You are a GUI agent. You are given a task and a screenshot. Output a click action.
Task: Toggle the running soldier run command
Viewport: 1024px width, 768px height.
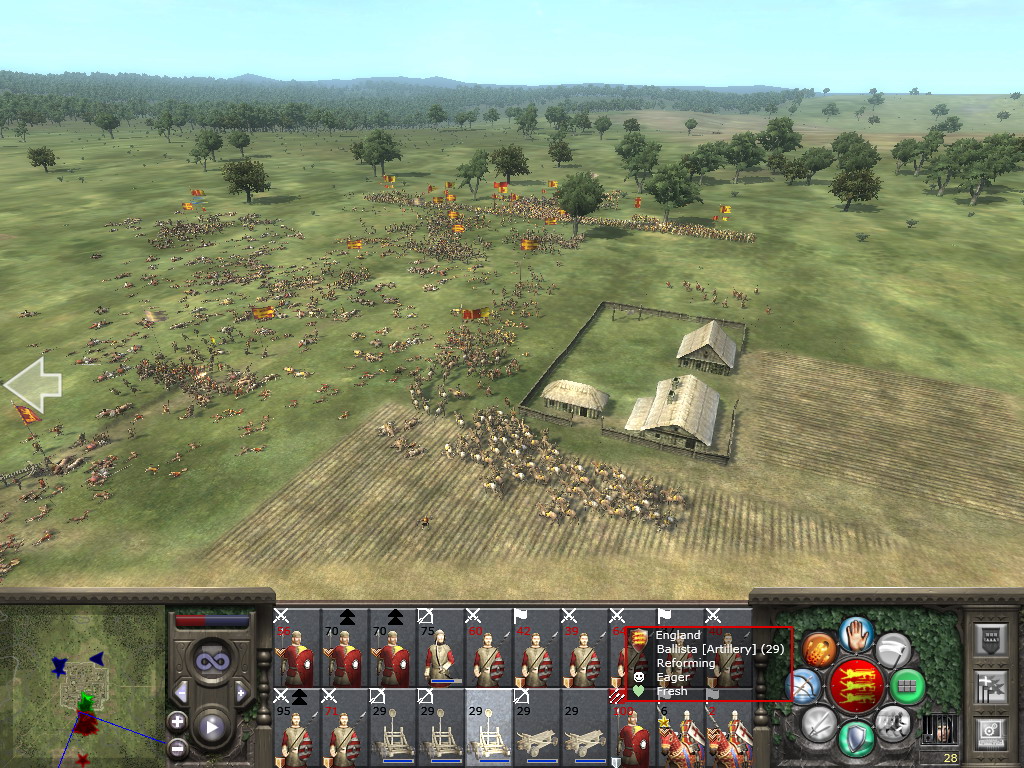(892, 722)
